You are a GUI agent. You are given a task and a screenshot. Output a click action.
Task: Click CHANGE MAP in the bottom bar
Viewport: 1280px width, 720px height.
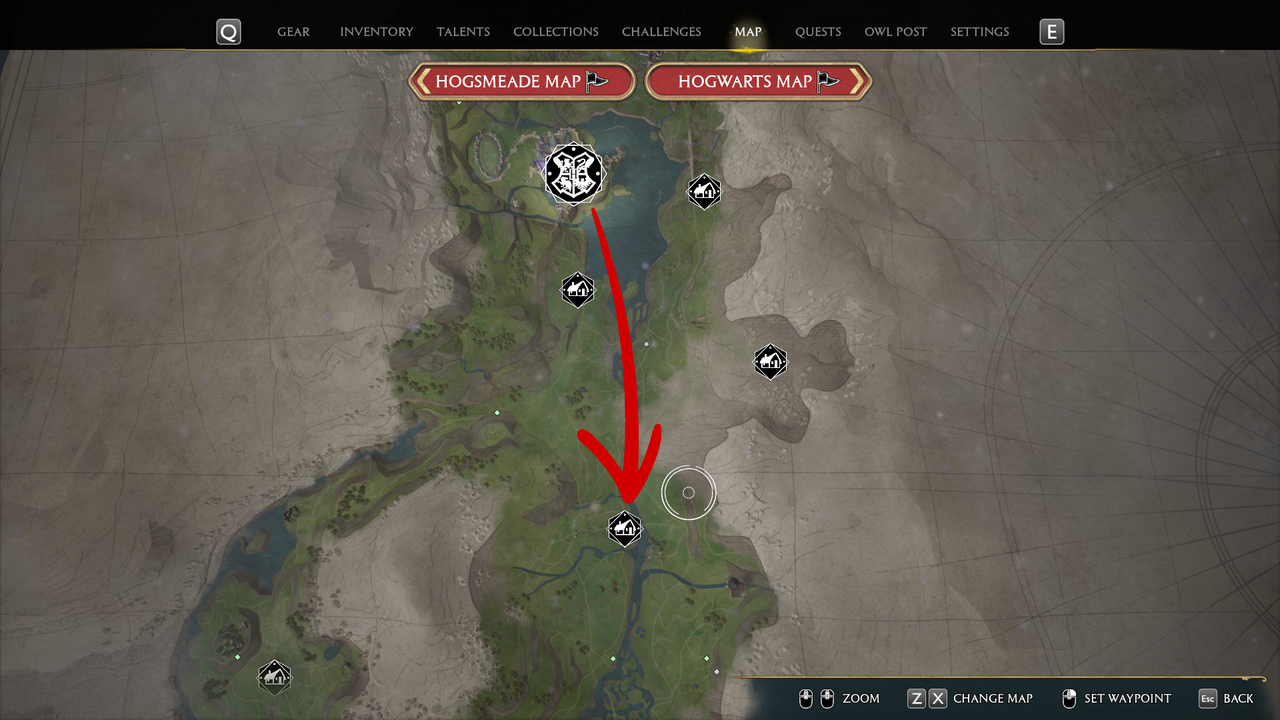point(993,698)
